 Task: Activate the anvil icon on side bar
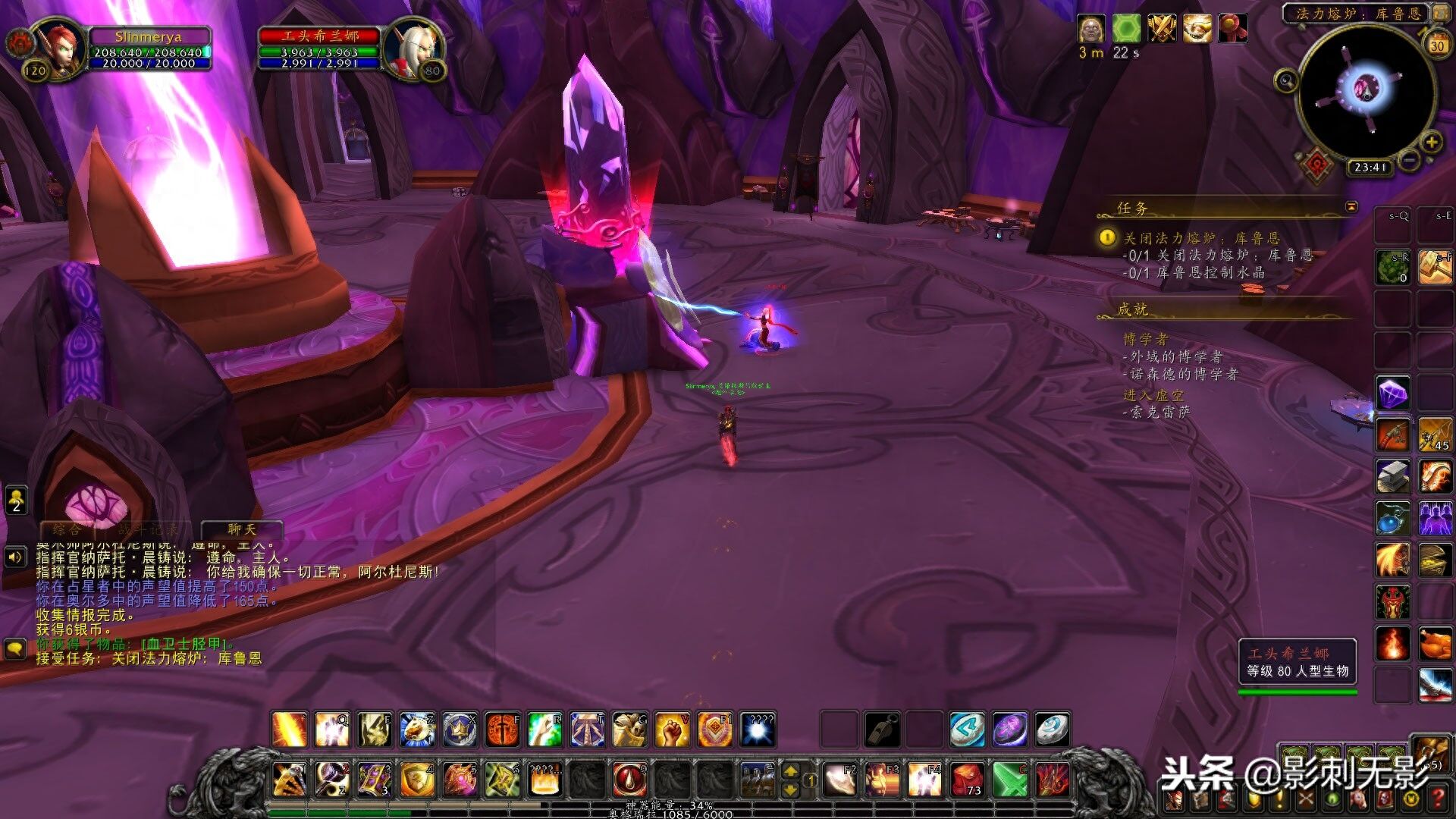coord(1393,476)
